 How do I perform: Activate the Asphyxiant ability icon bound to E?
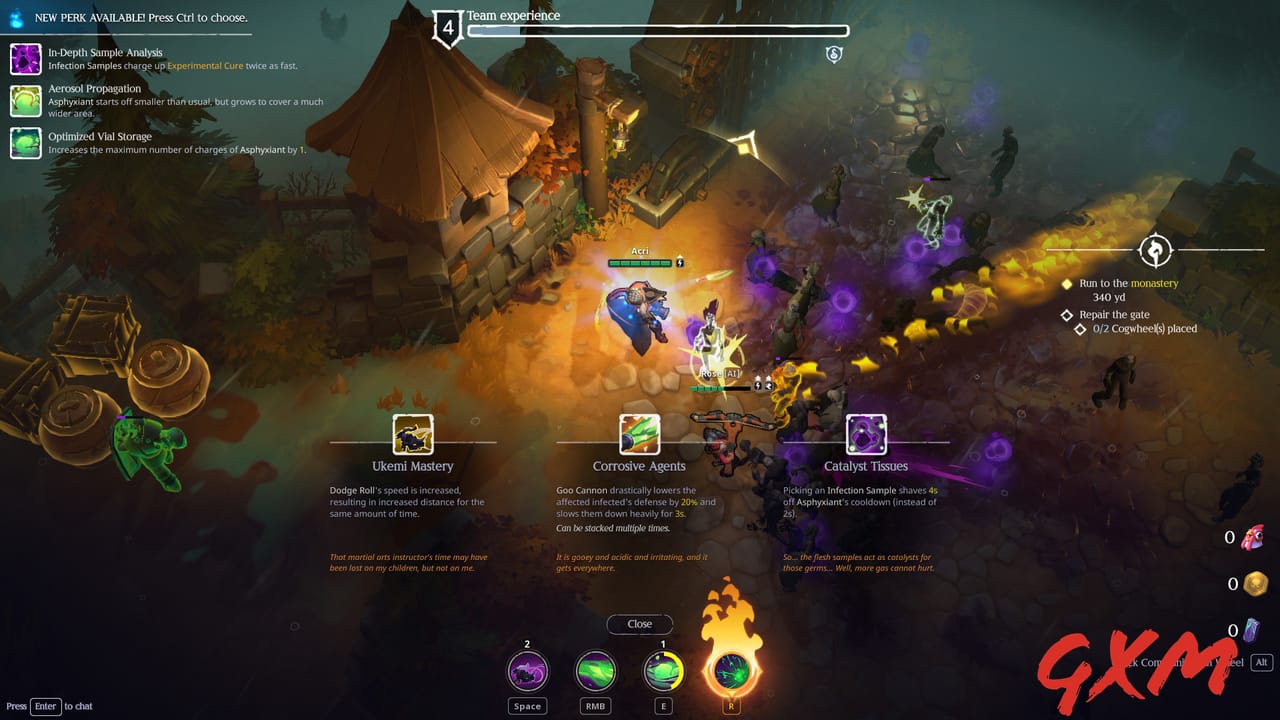(663, 671)
